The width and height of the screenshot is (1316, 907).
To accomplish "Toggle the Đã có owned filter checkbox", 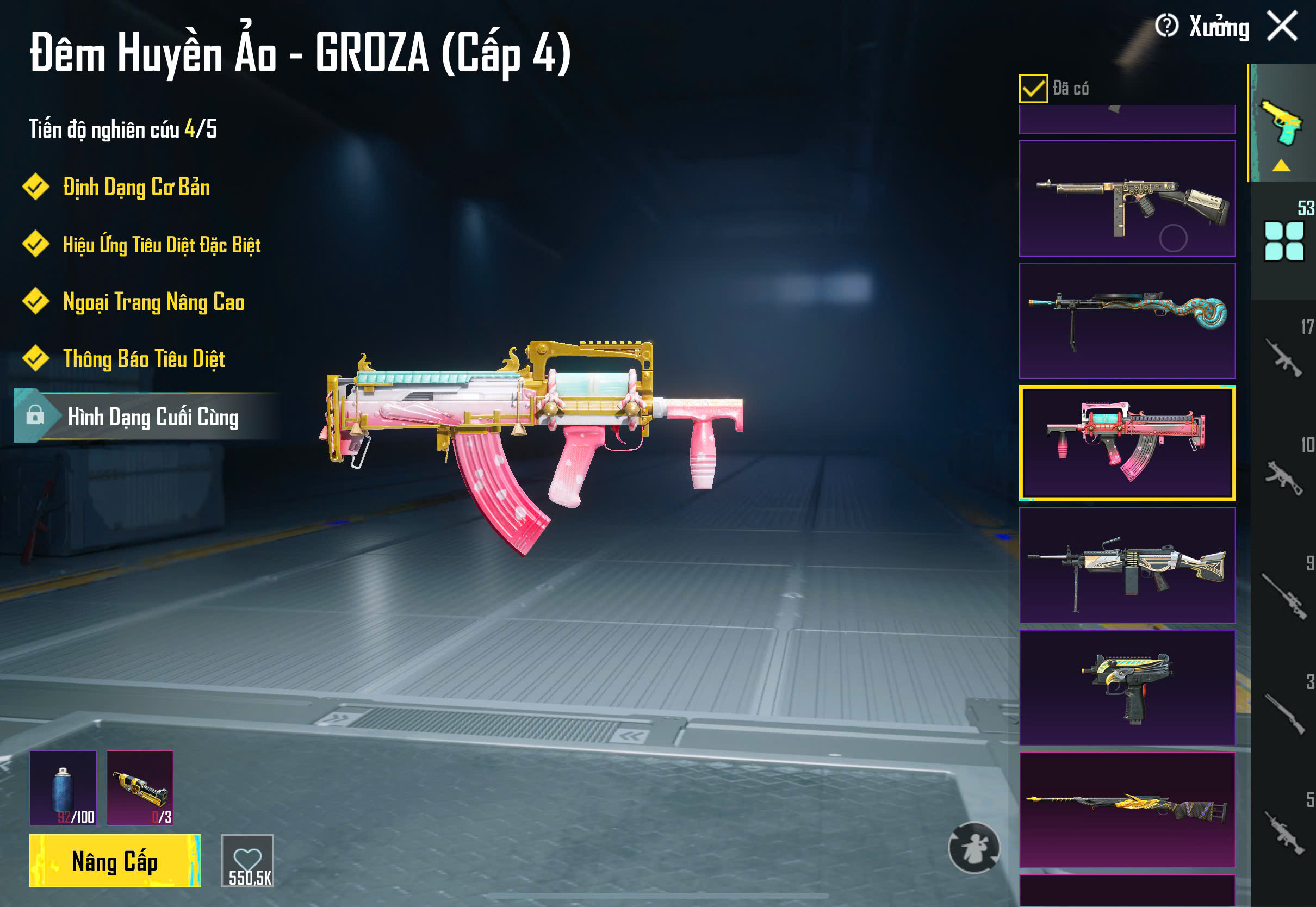I will point(1033,89).
